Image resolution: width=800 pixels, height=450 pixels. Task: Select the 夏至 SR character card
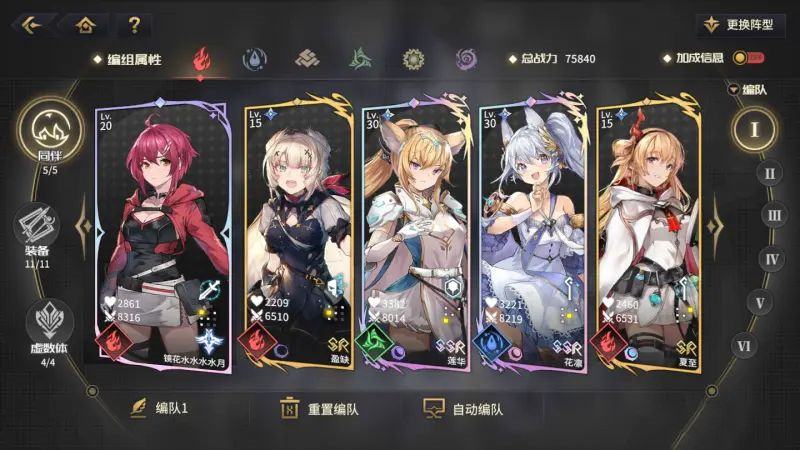tap(647, 235)
